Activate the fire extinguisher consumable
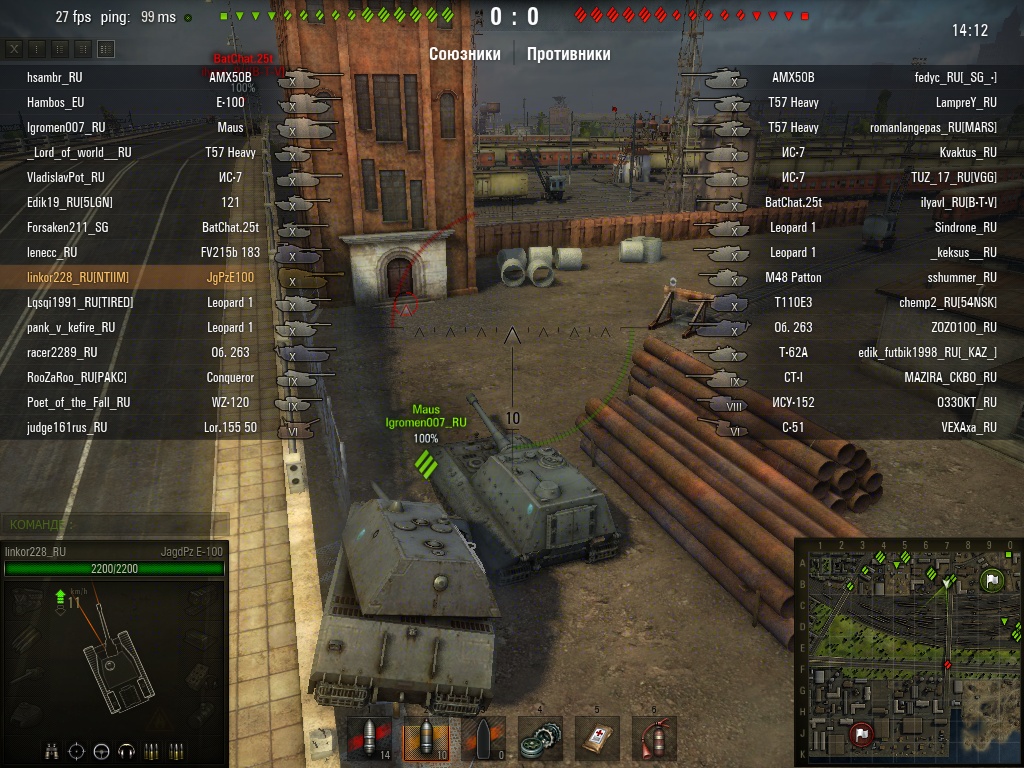Image resolution: width=1024 pixels, height=768 pixels. point(654,739)
